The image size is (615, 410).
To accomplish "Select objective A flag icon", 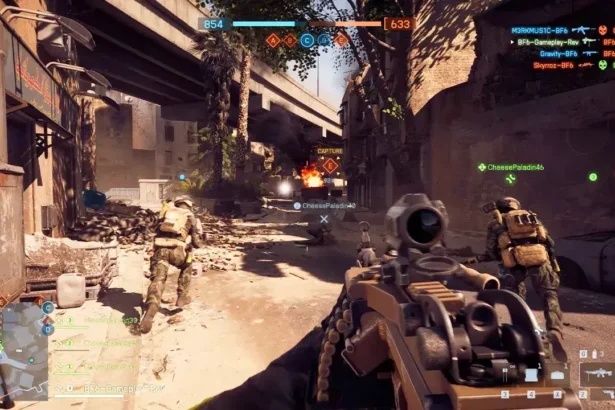I will click(273, 40).
